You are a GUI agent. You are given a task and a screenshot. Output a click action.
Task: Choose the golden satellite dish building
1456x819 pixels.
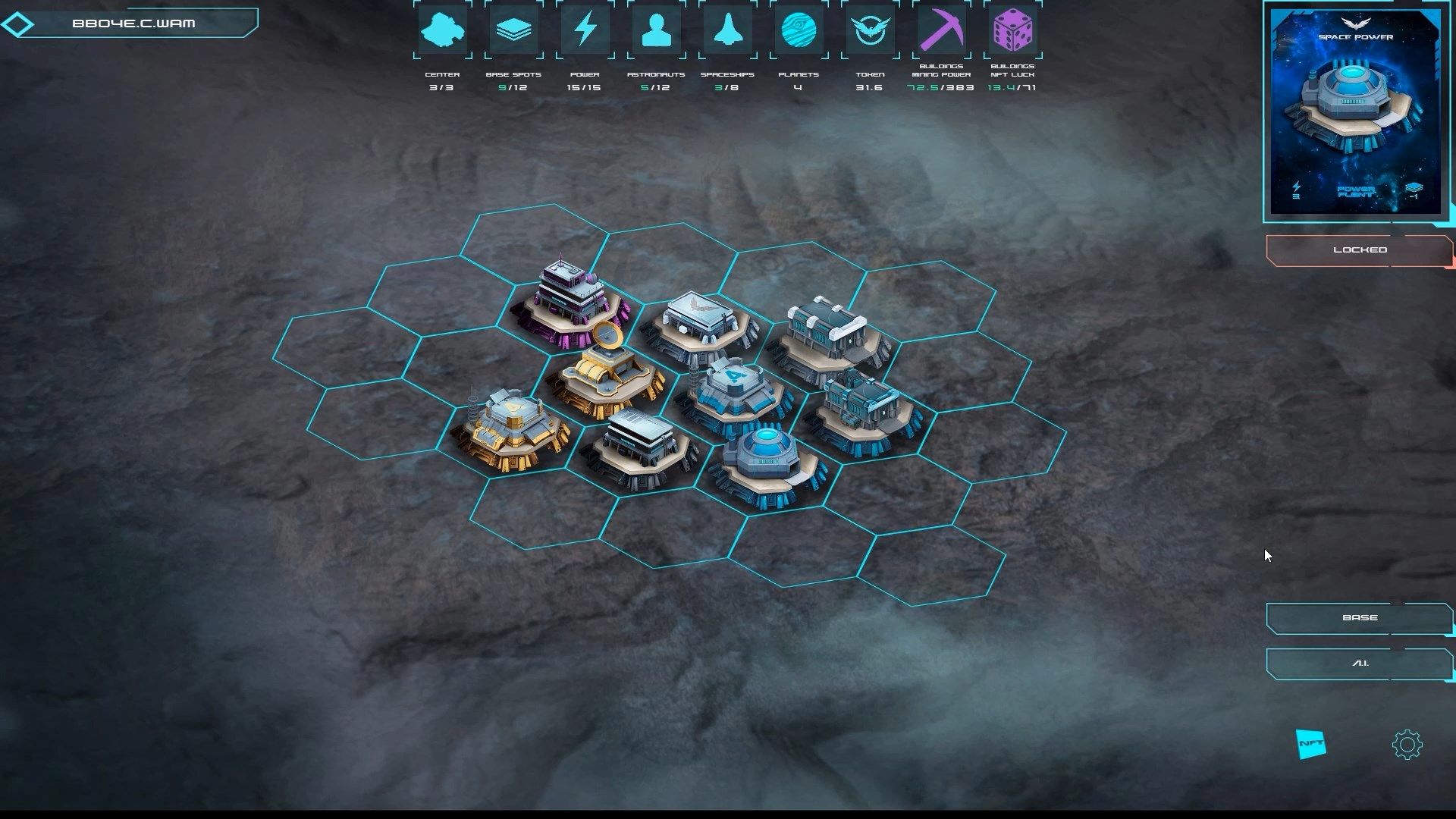coord(604,372)
